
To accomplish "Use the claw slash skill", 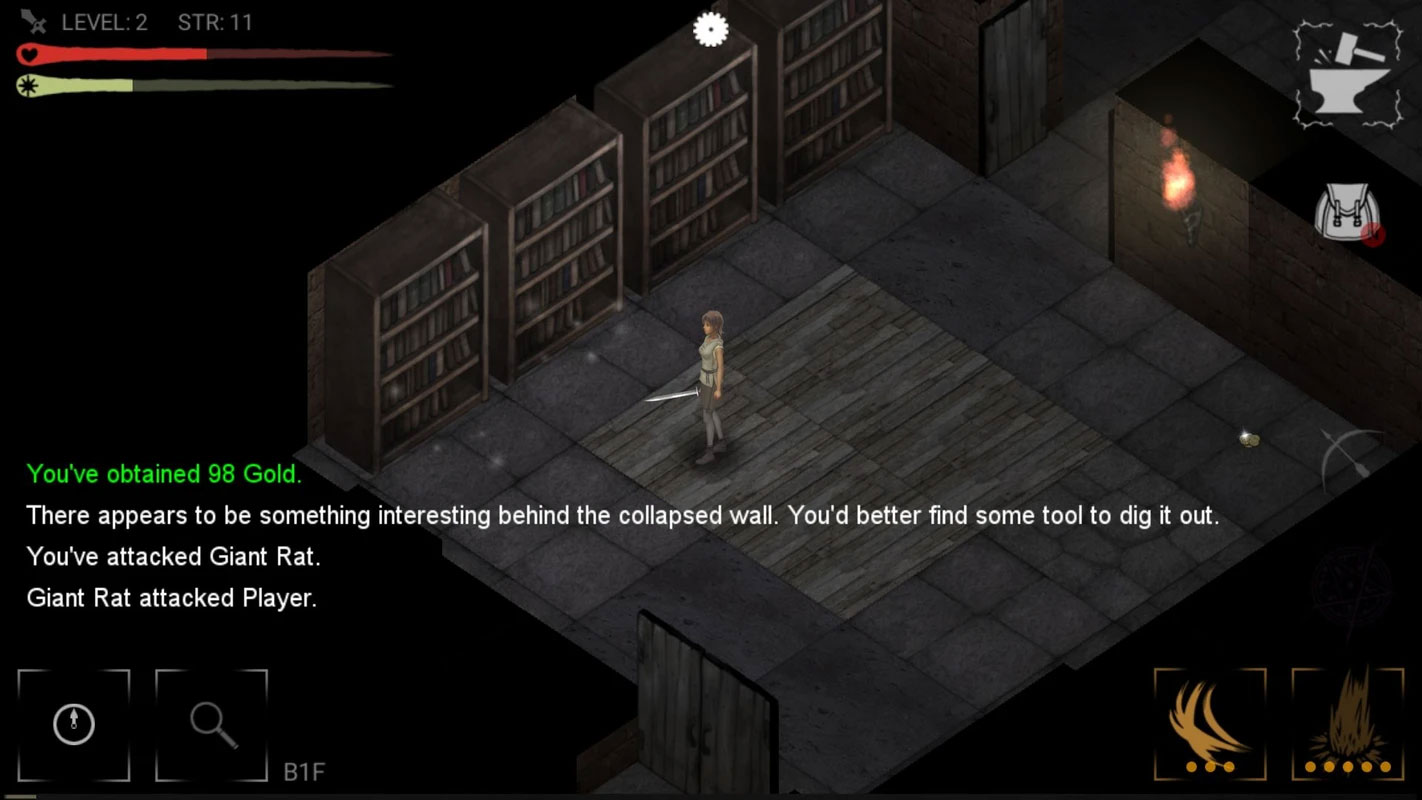I will (1210, 724).
